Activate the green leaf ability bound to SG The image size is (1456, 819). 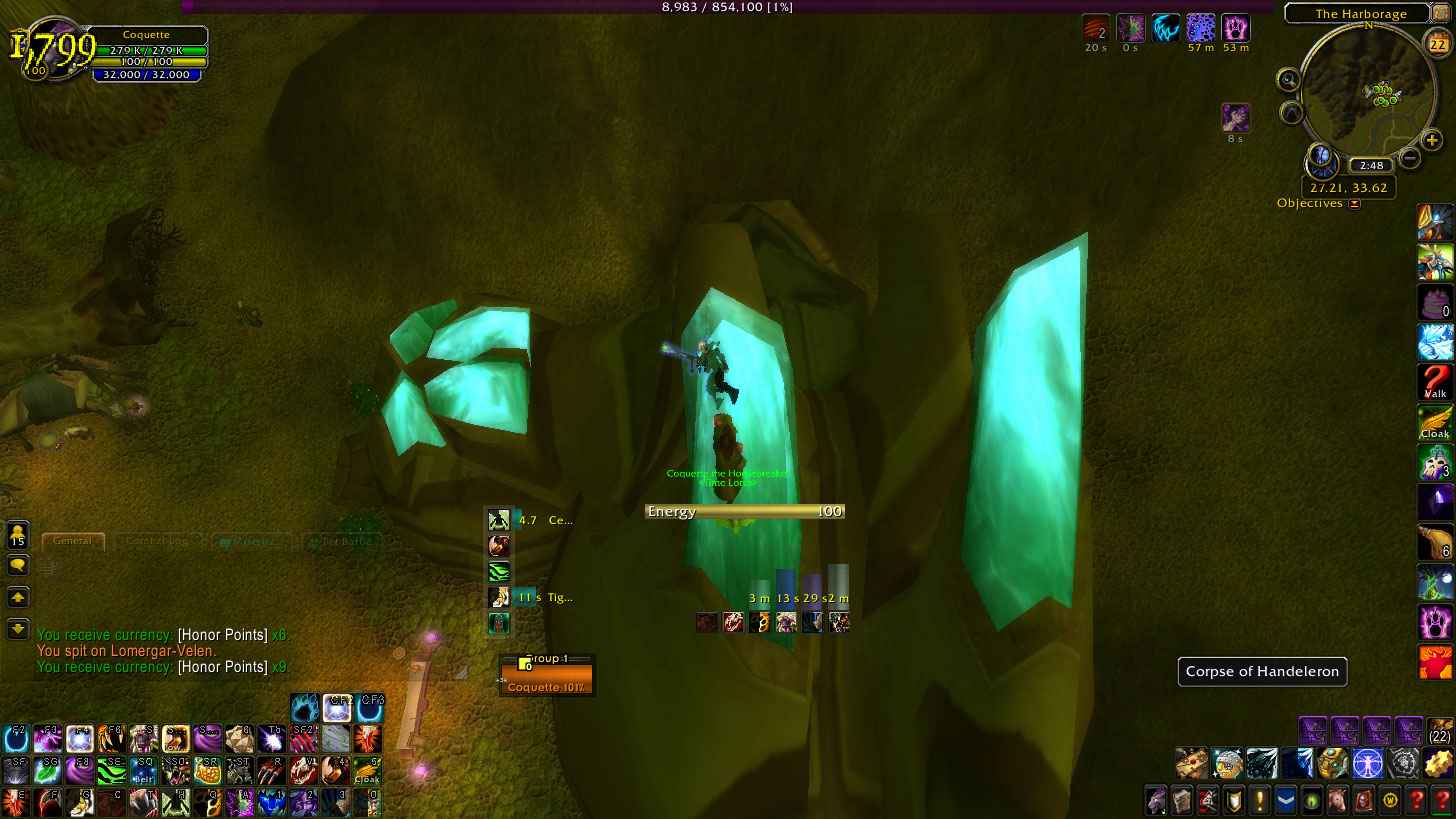pyautogui.click(x=47, y=770)
